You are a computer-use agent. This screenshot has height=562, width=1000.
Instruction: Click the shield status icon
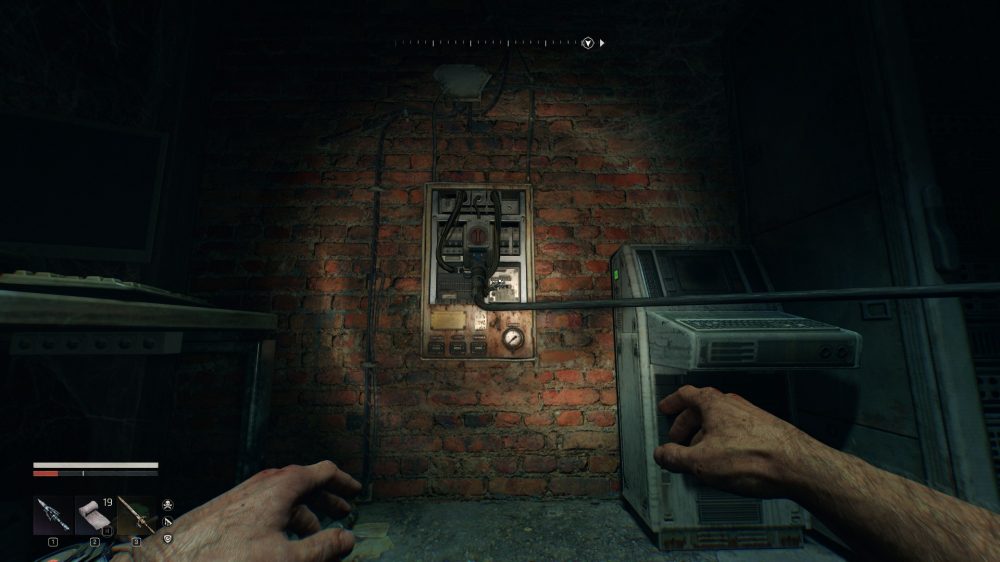tap(167, 538)
